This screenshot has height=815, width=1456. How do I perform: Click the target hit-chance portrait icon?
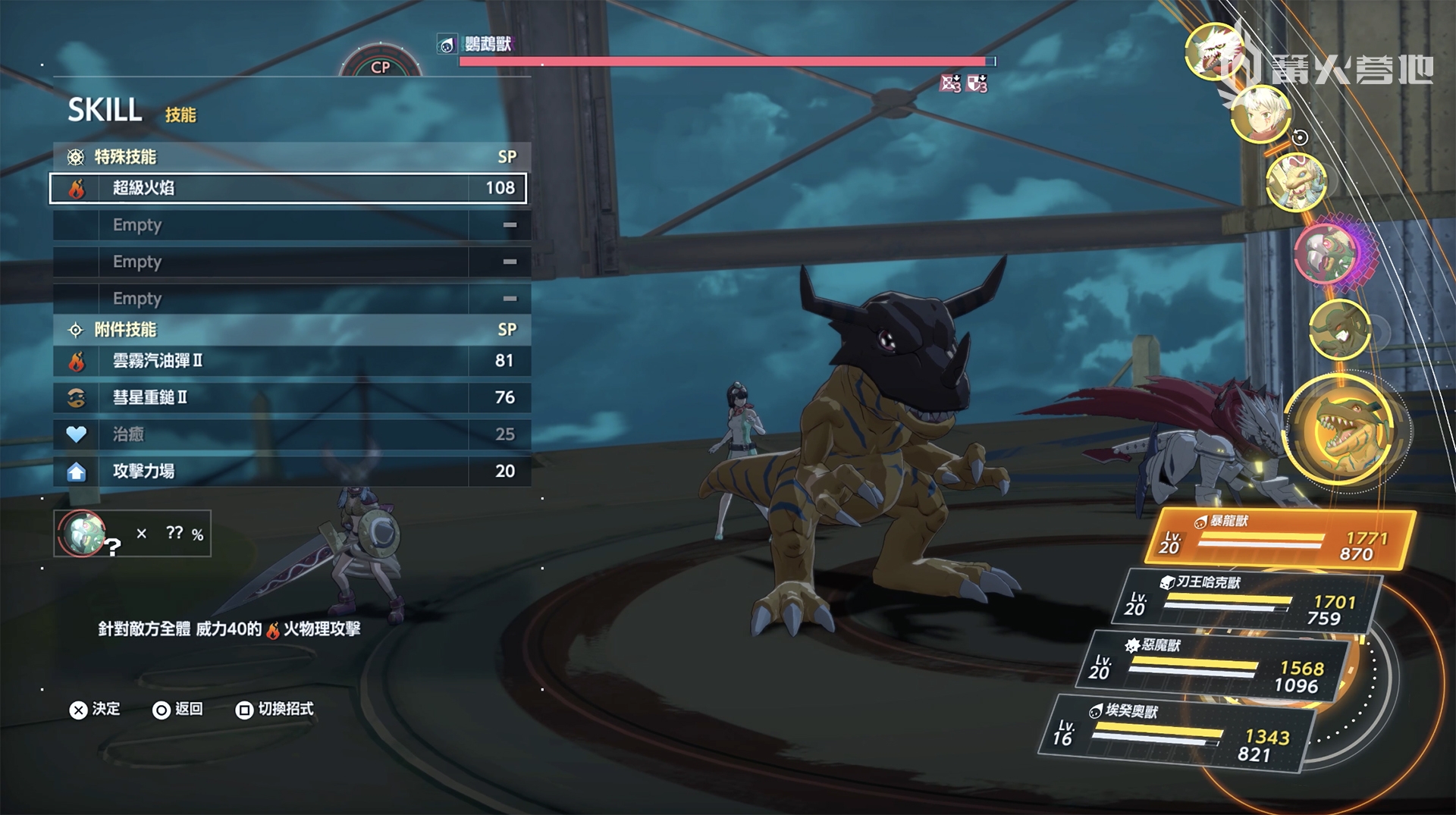coord(83,532)
